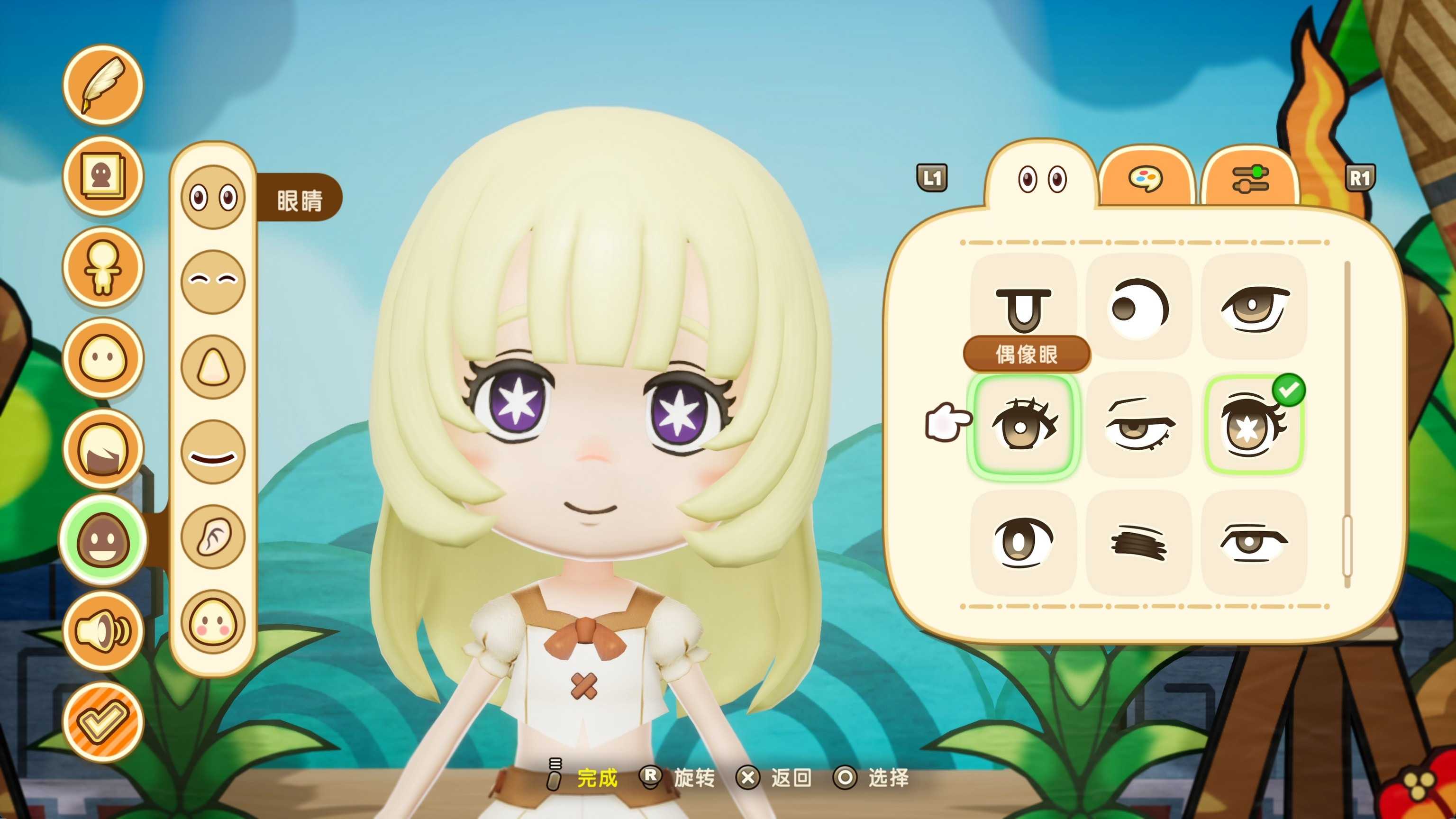Open the voice speaker category

(103, 631)
